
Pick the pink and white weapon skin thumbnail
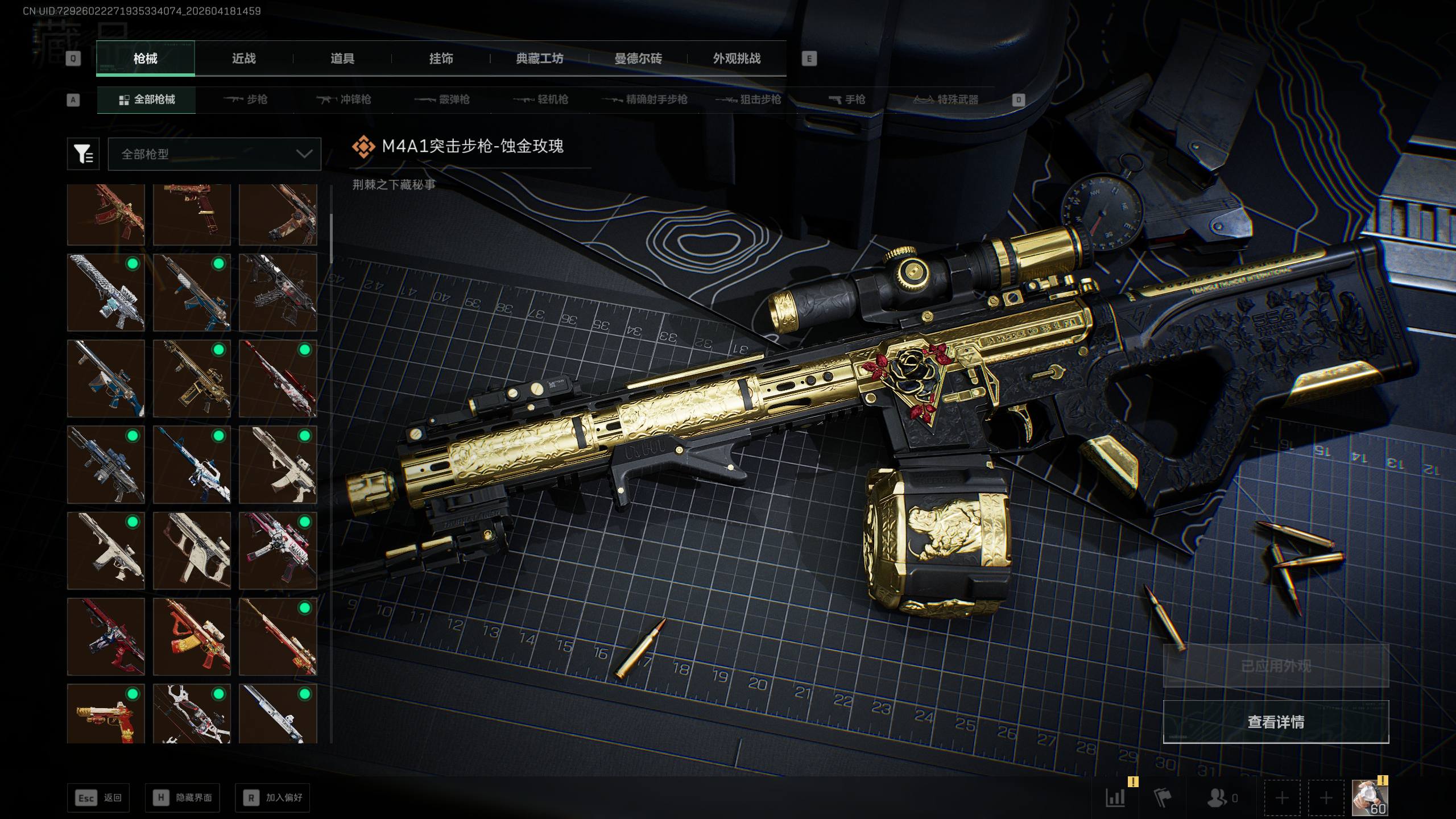click(278, 551)
